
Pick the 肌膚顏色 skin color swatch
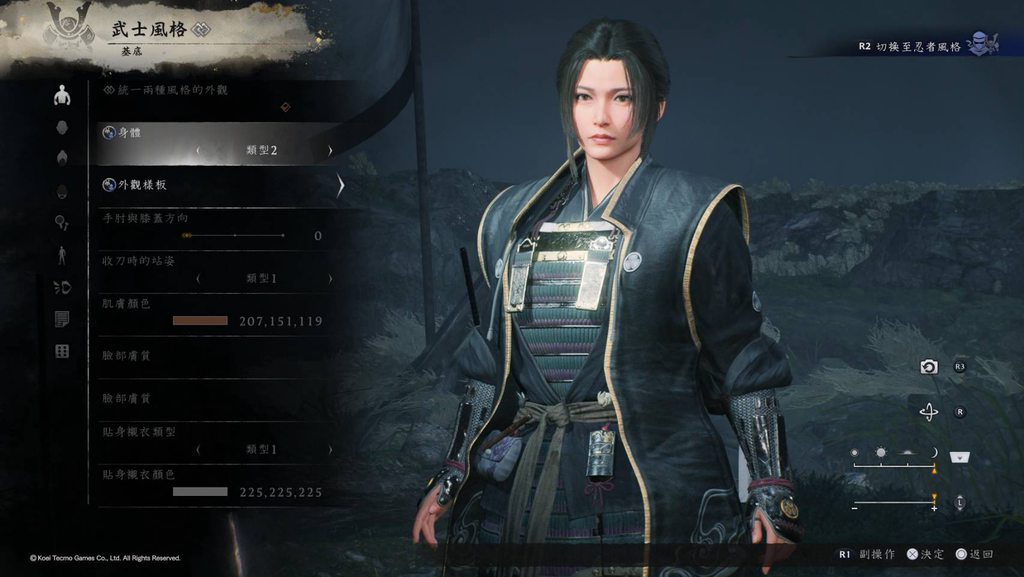pyautogui.click(x=201, y=321)
